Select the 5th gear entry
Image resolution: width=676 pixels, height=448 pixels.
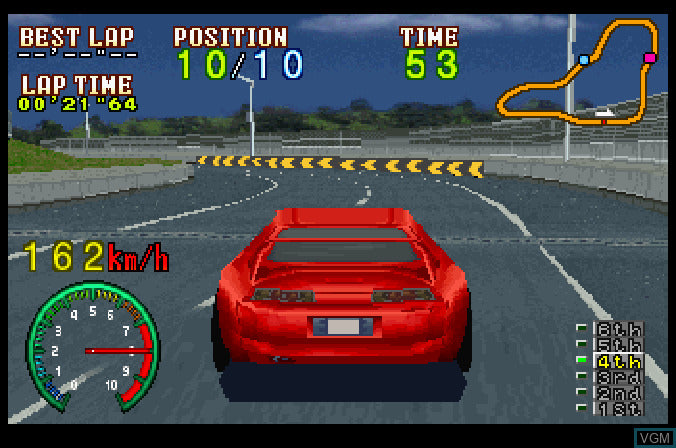[x=619, y=345]
